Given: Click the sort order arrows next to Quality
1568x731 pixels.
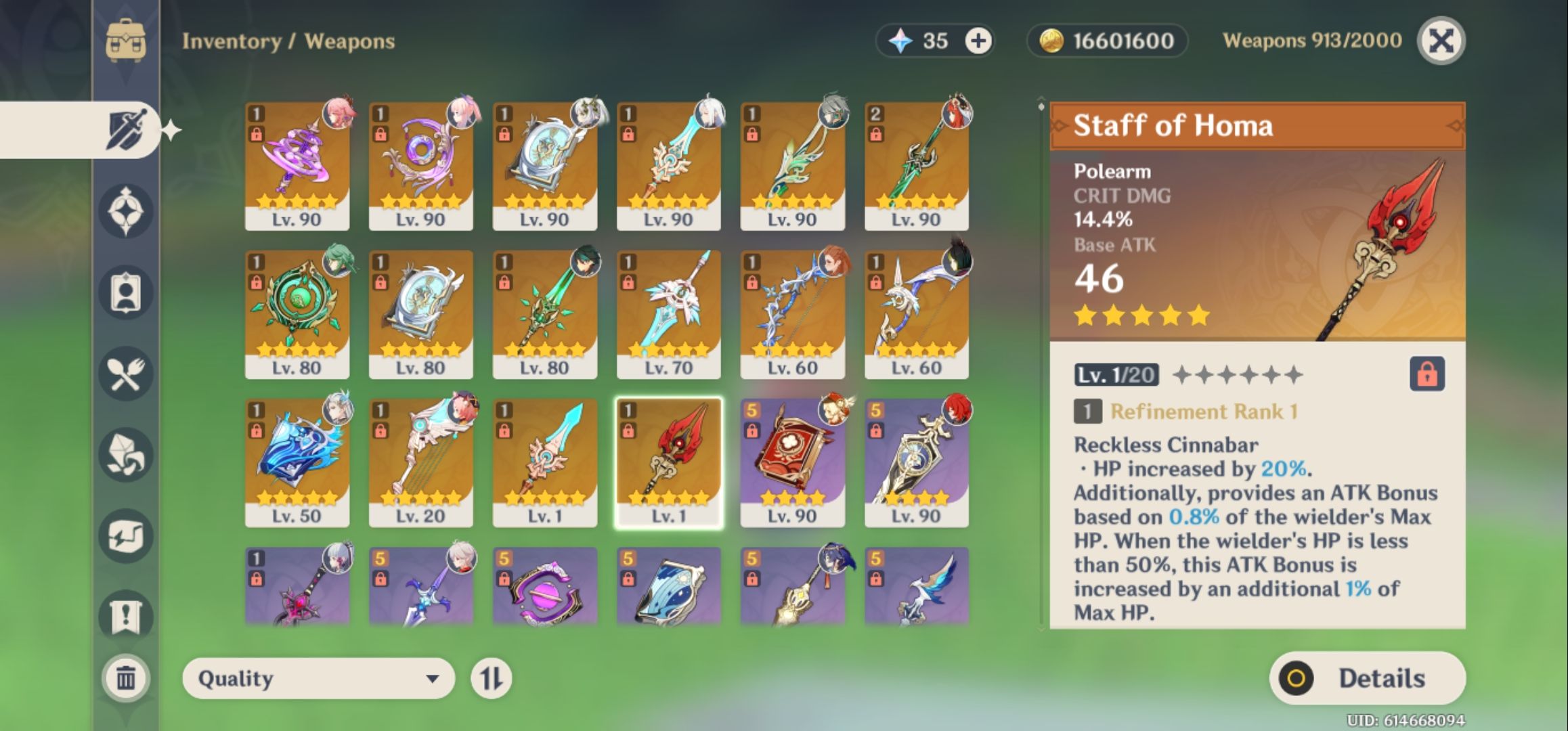Looking at the screenshot, I should click(x=491, y=678).
